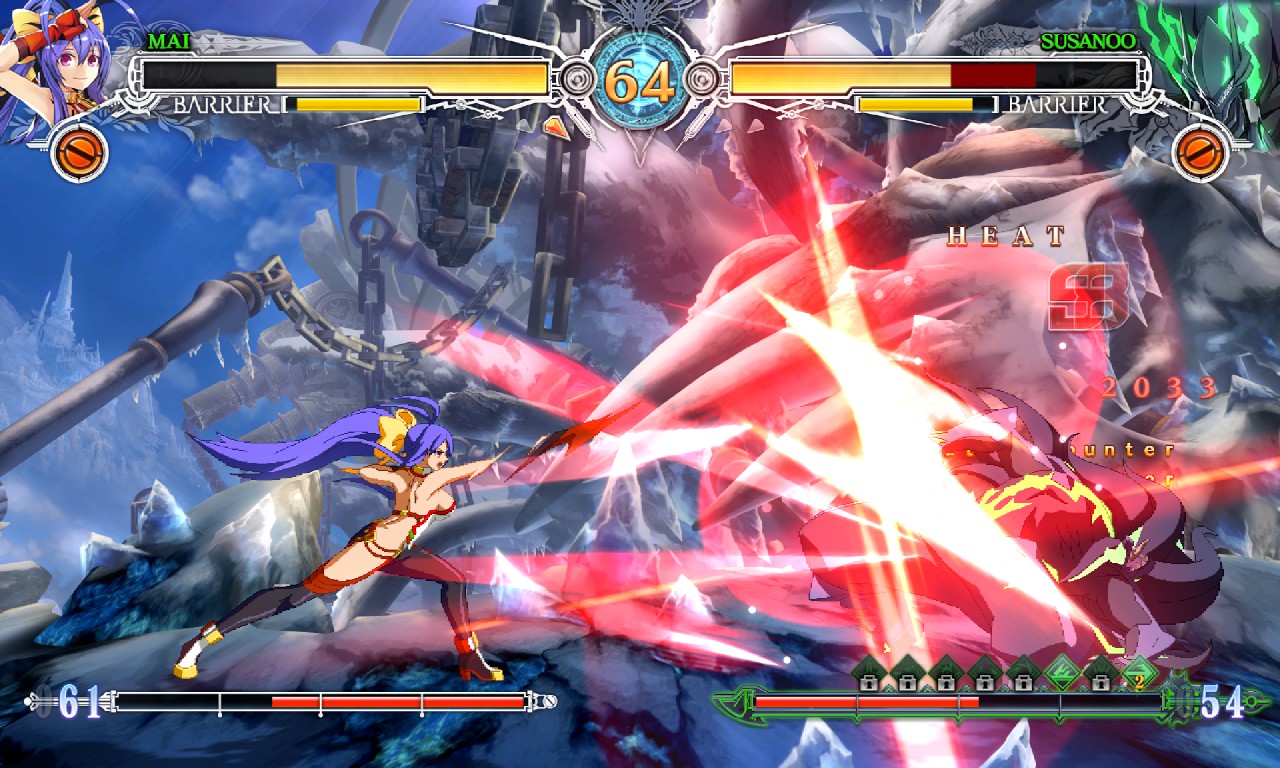Expand the HEAT gauge display
This screenshot has width=1280, height=768.
1005,238
